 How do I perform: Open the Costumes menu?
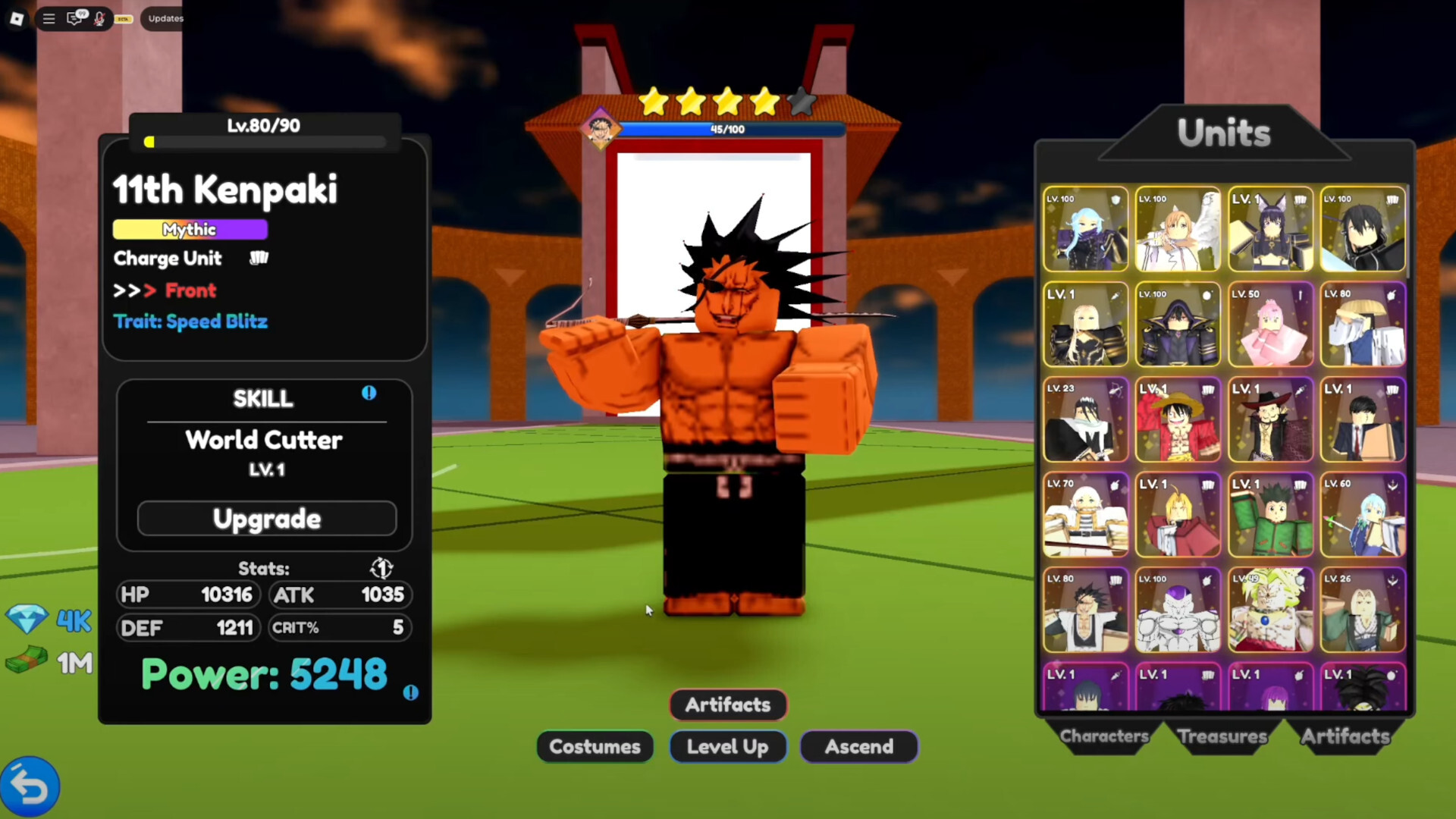(x=595, y=747)
